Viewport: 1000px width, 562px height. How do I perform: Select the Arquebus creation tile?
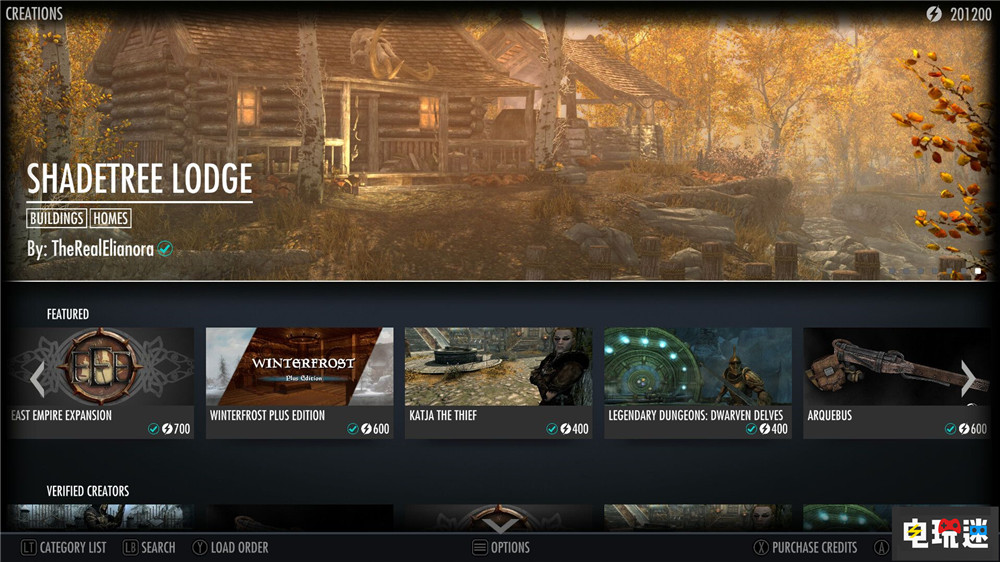pyautogui.click(x=895, y=382)
